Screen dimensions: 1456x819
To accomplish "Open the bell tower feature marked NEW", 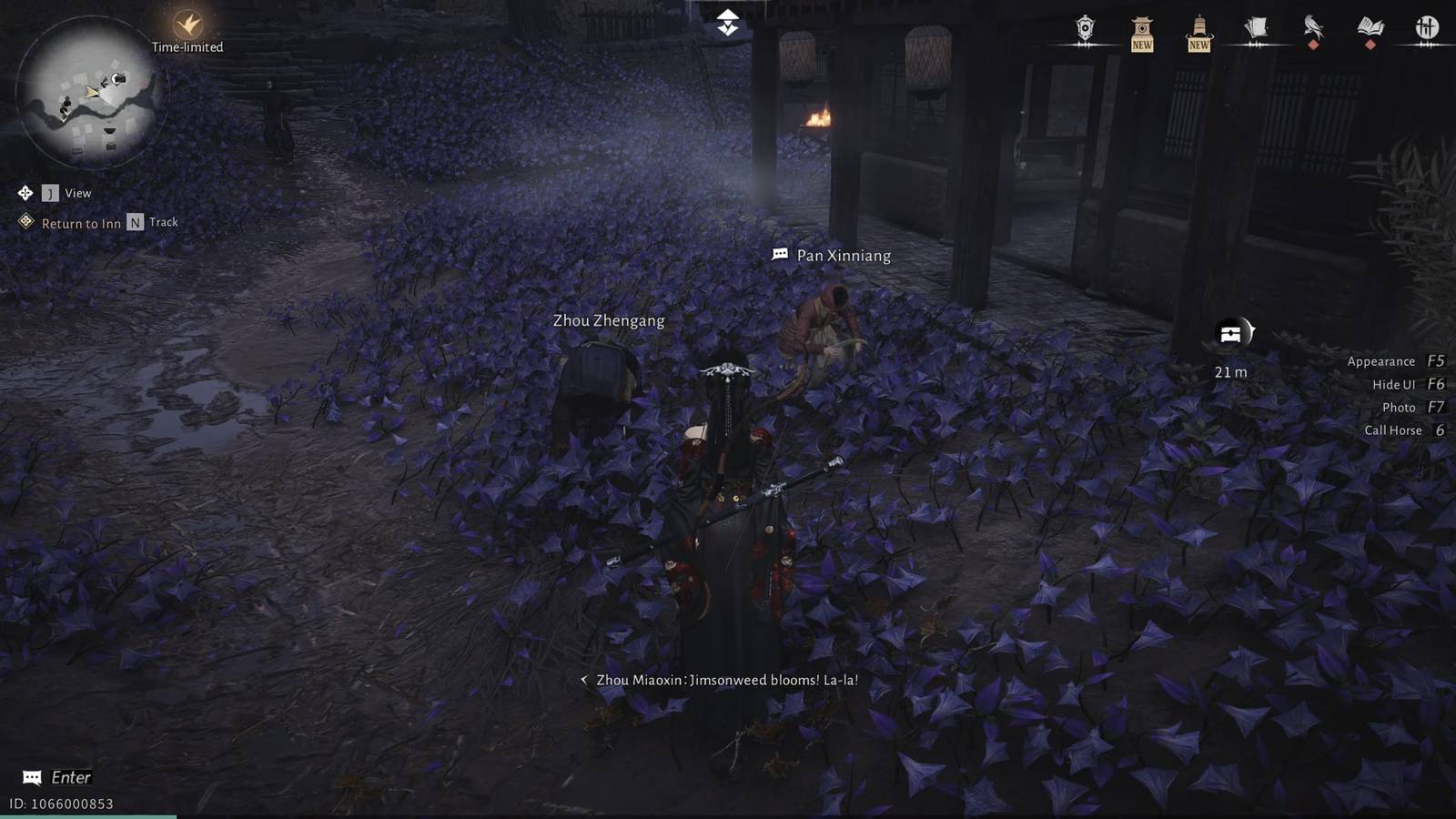I will 1198,27.
